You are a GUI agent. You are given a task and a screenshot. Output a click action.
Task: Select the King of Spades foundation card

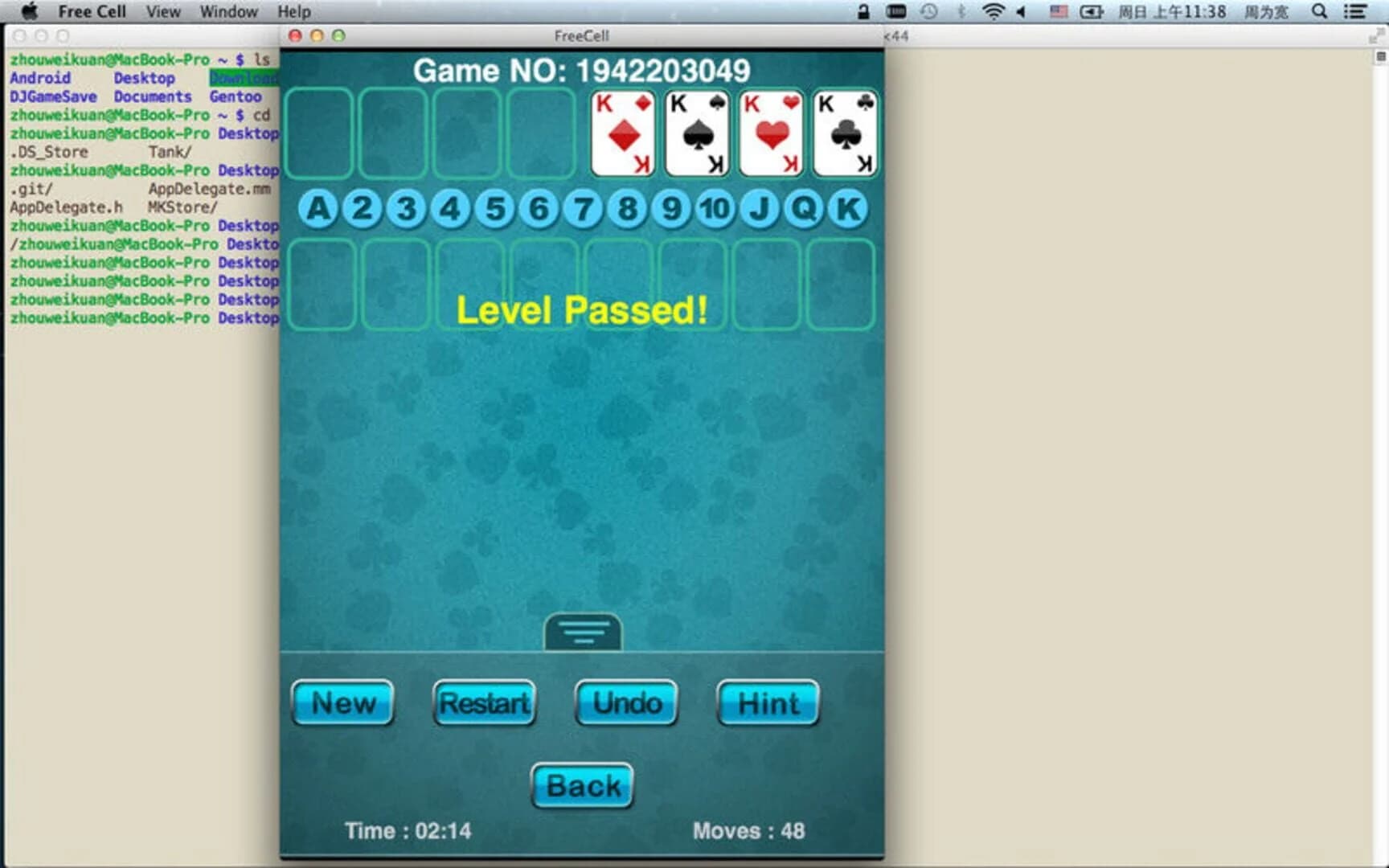tap(696, 133)
